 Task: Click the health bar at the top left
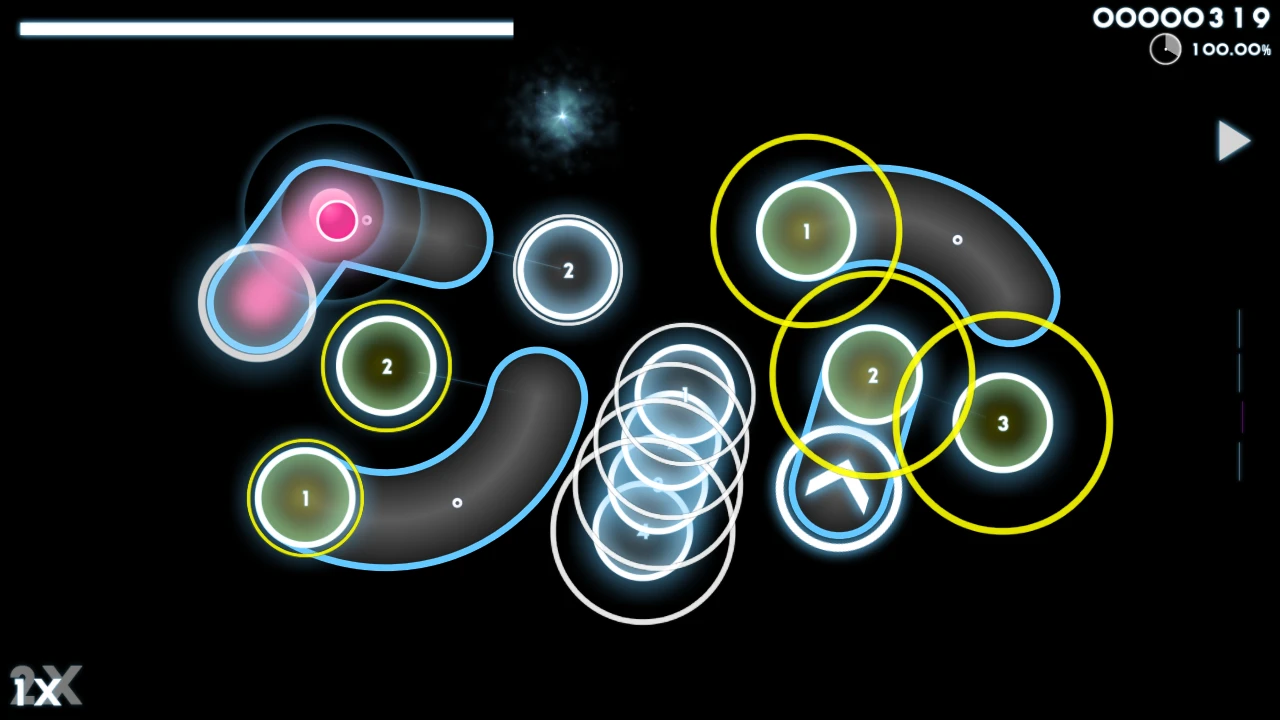(x=265, y=28)
